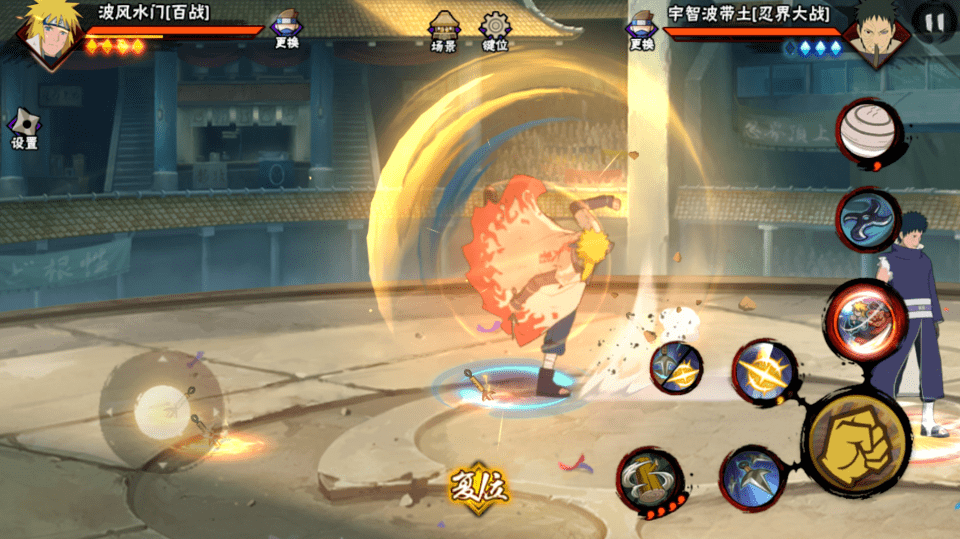Click the 复位 reset button
The height and width of the screenshot is (539, 960).
coord(479,488)
